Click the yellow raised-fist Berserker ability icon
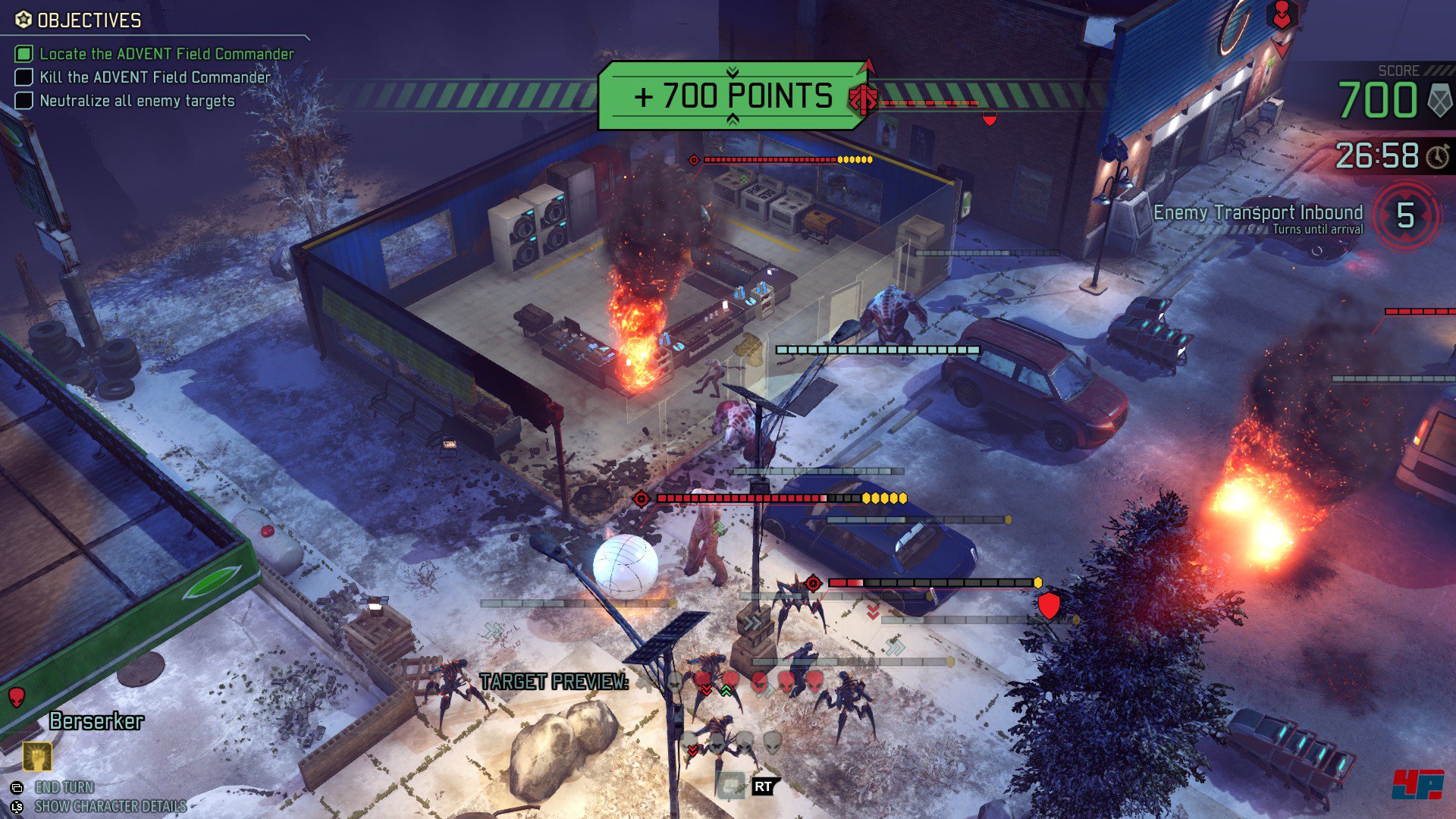The height and width of the screenshot is (819, 1456). coord(36,756)
